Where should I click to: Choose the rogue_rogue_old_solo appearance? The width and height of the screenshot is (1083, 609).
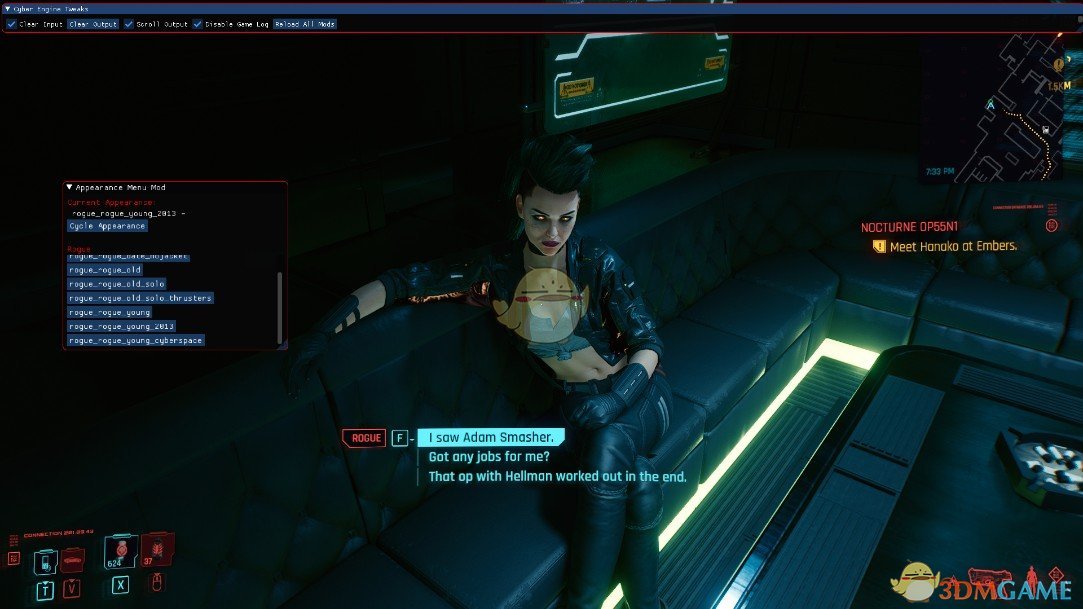tap(117, 284)
